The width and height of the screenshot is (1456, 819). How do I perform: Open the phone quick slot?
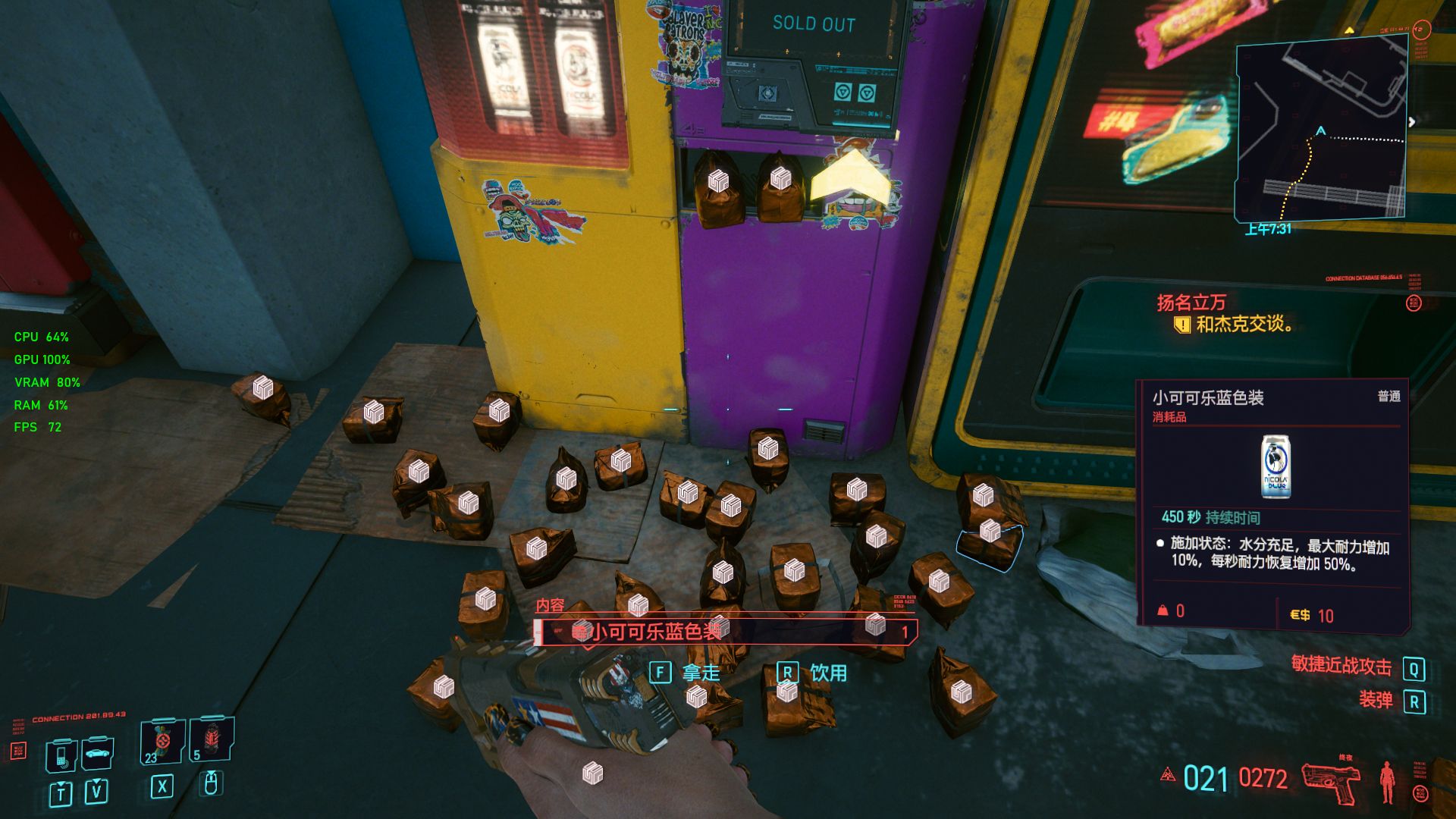(x=61, y=755)
